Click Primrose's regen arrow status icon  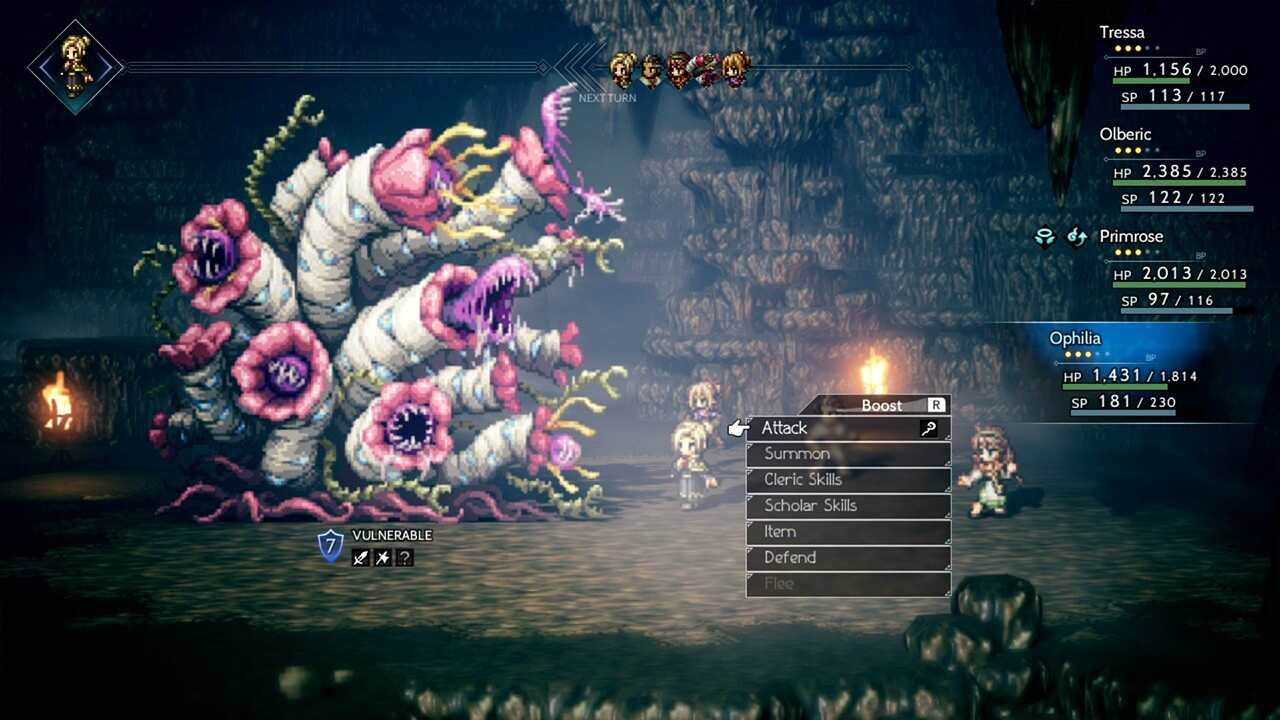tap(1076, 238)
